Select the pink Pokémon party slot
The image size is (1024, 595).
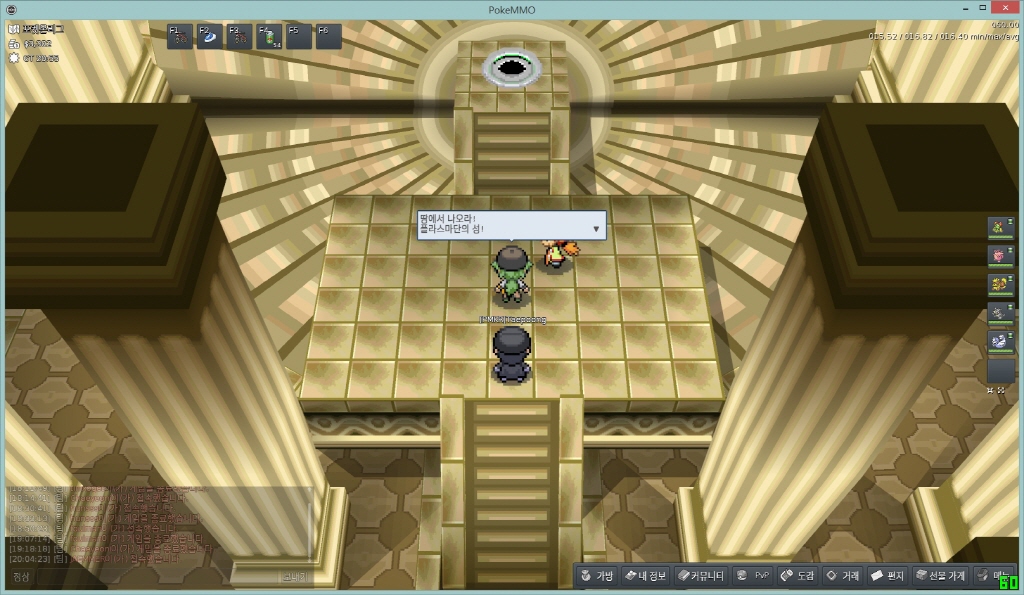pos(1000,256)
